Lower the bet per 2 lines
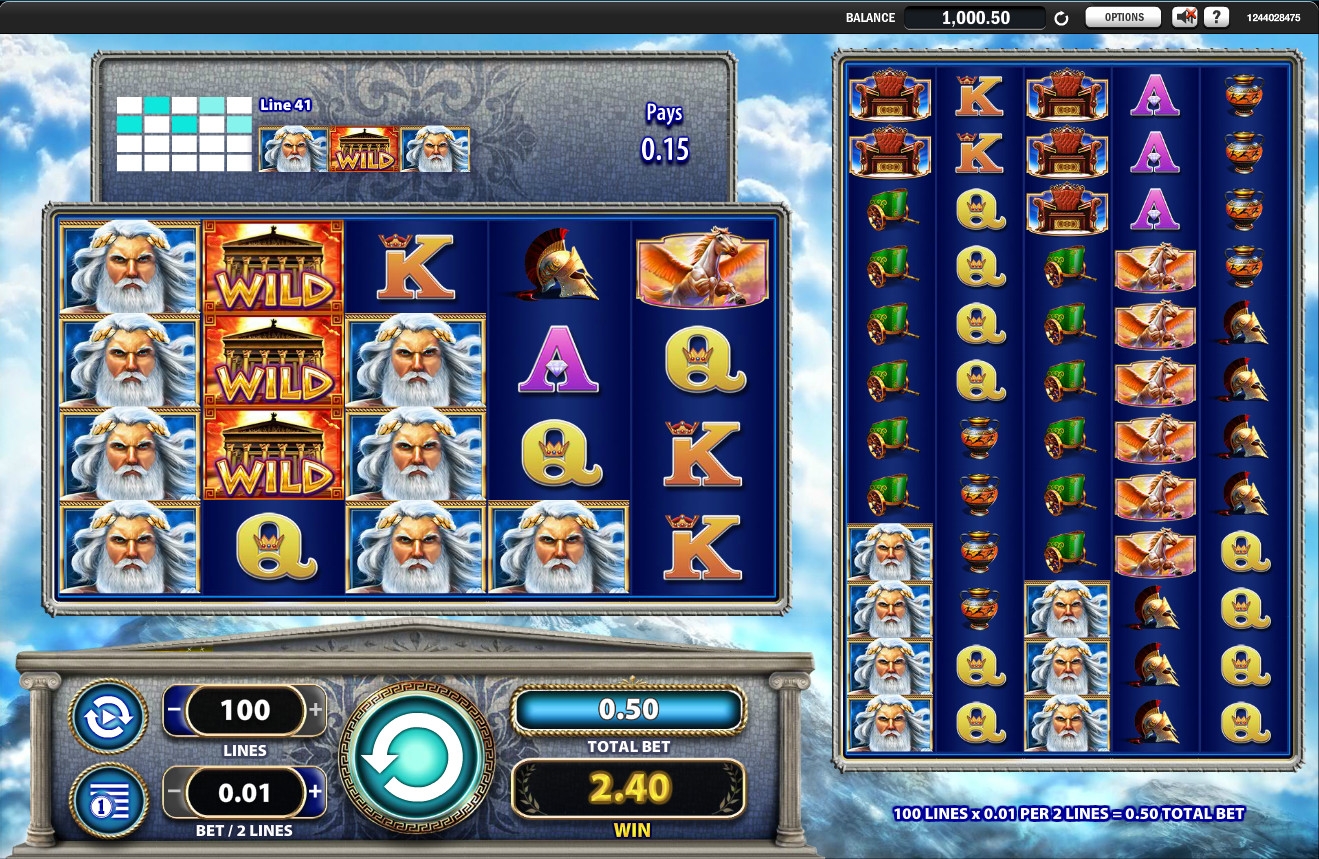Image resolution: width=1319 pixels, height=859 pixels. (174, 793)
